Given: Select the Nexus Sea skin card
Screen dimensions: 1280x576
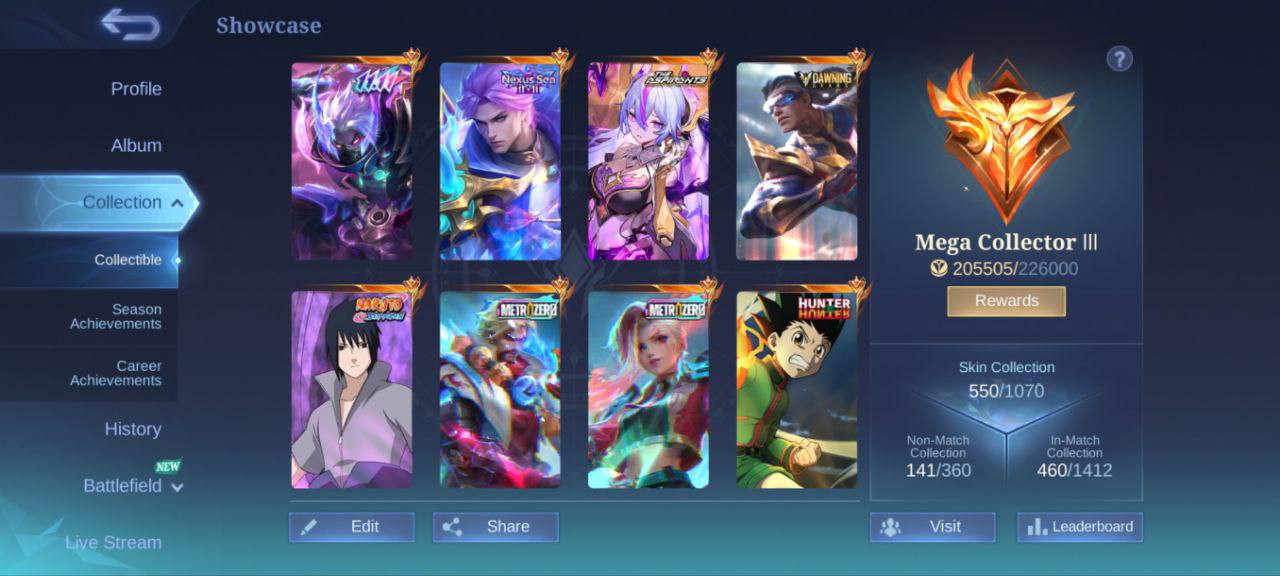Looking at the screenshot, I should click(x=500, y=162).
